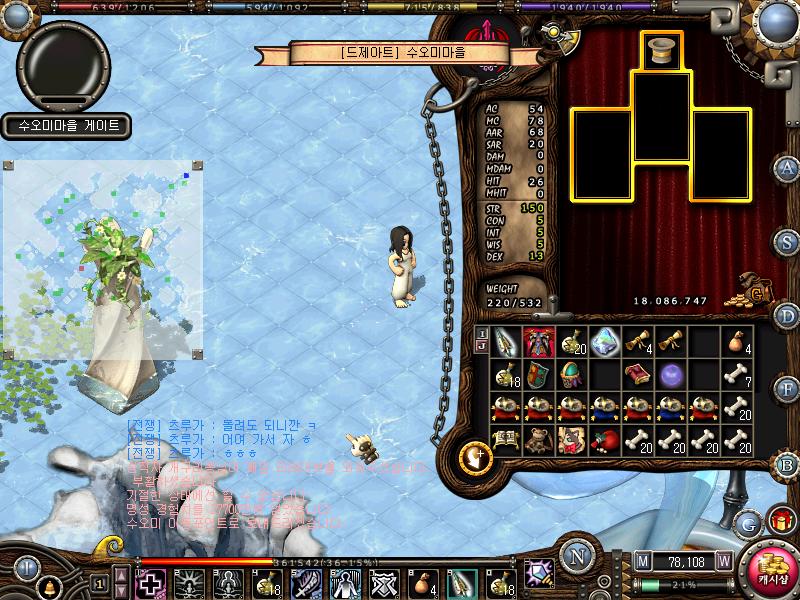Click the round G button beside the gift
Viewport: 800px width, 600px height.
(746, 522)
